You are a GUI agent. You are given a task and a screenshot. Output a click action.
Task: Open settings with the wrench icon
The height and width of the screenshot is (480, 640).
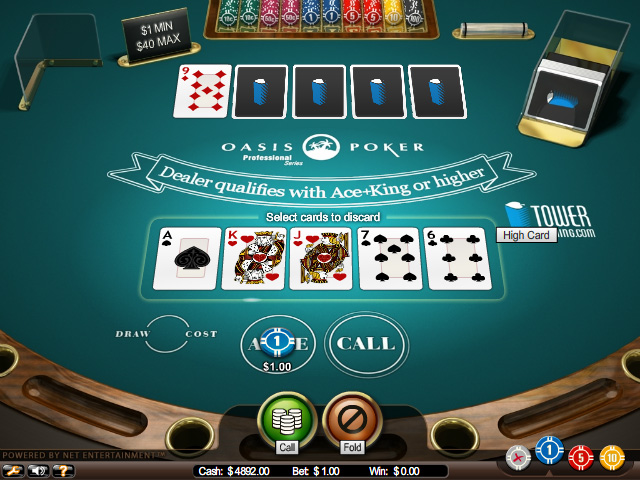click(14, 469)
